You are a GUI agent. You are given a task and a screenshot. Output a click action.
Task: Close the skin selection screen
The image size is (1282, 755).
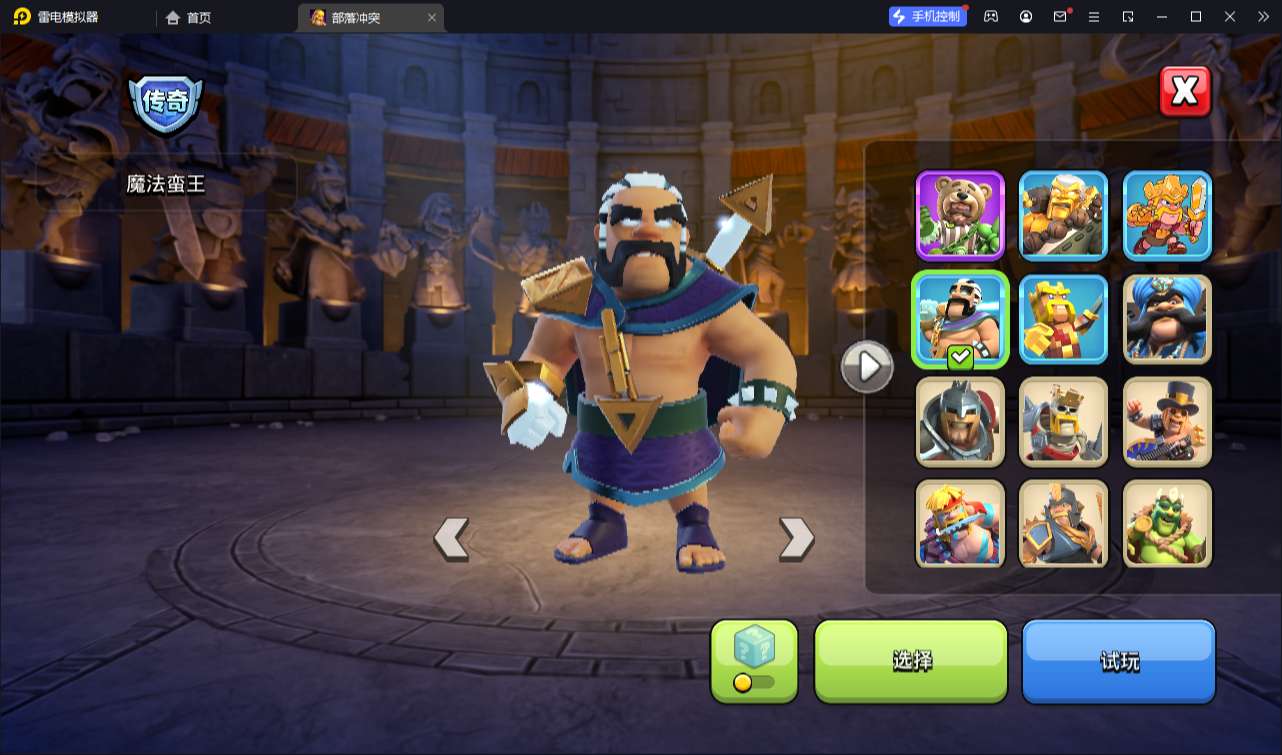click(x=1185, y=92)
